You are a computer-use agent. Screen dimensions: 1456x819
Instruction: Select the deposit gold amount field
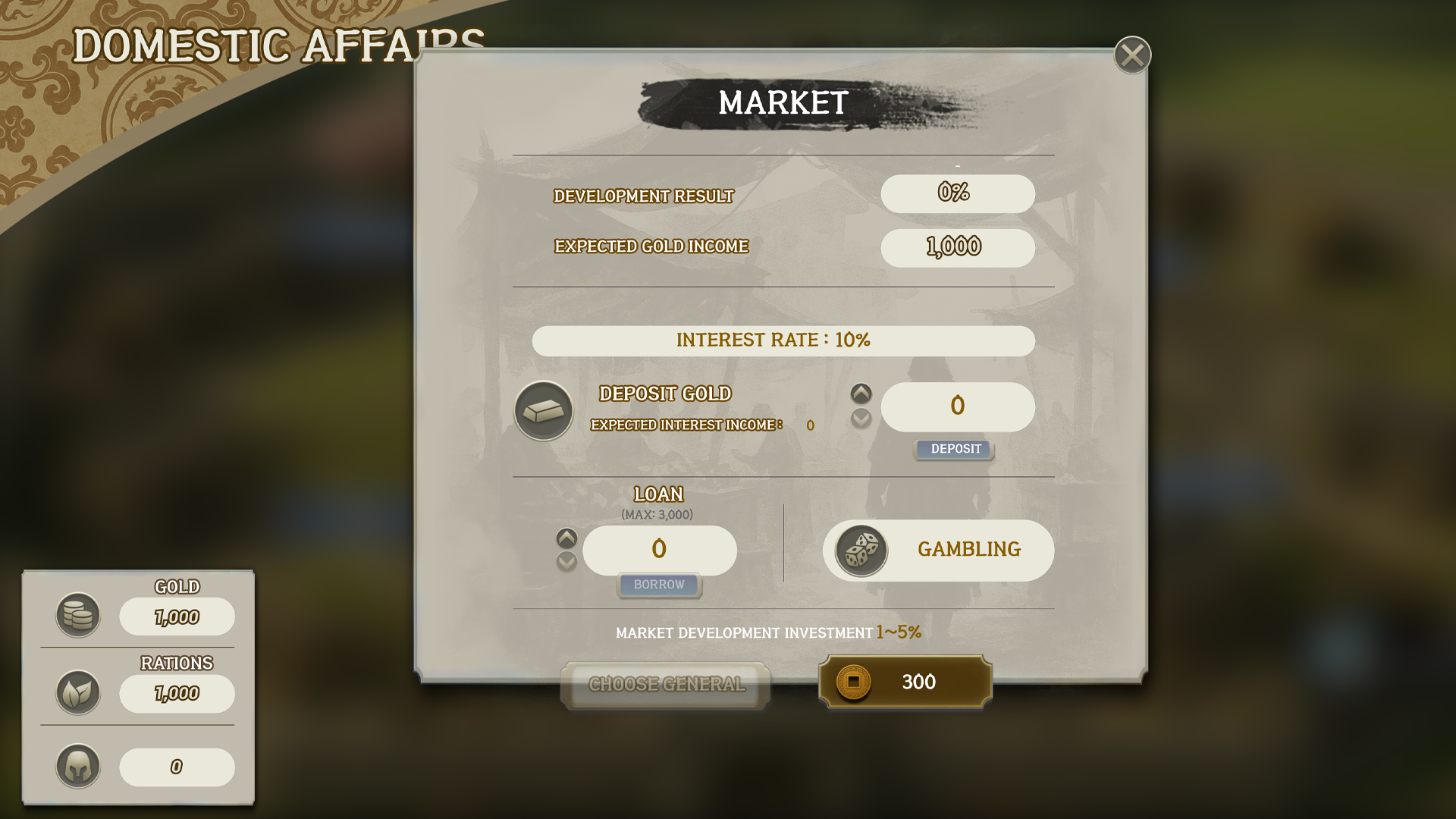click(x=957, y=406)
